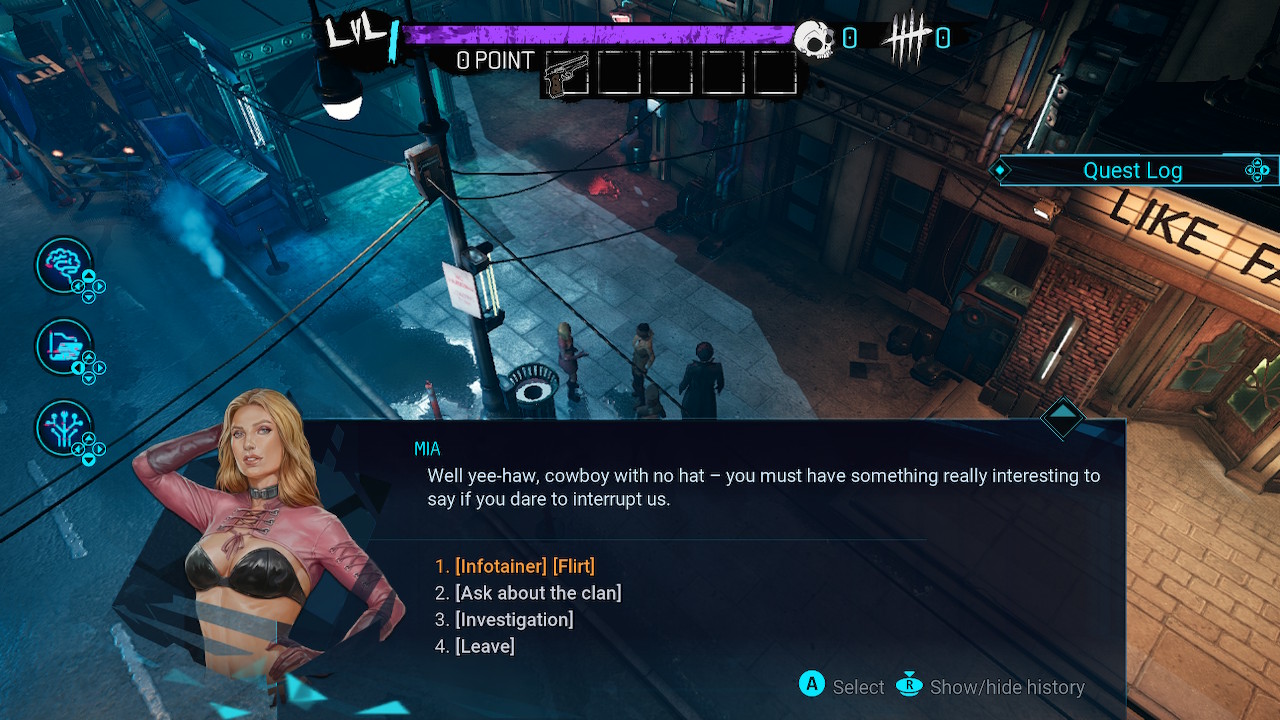Pick the [Investigation] dialogue choice
This screenshot has height=720, width=1280.
[513, 620]
